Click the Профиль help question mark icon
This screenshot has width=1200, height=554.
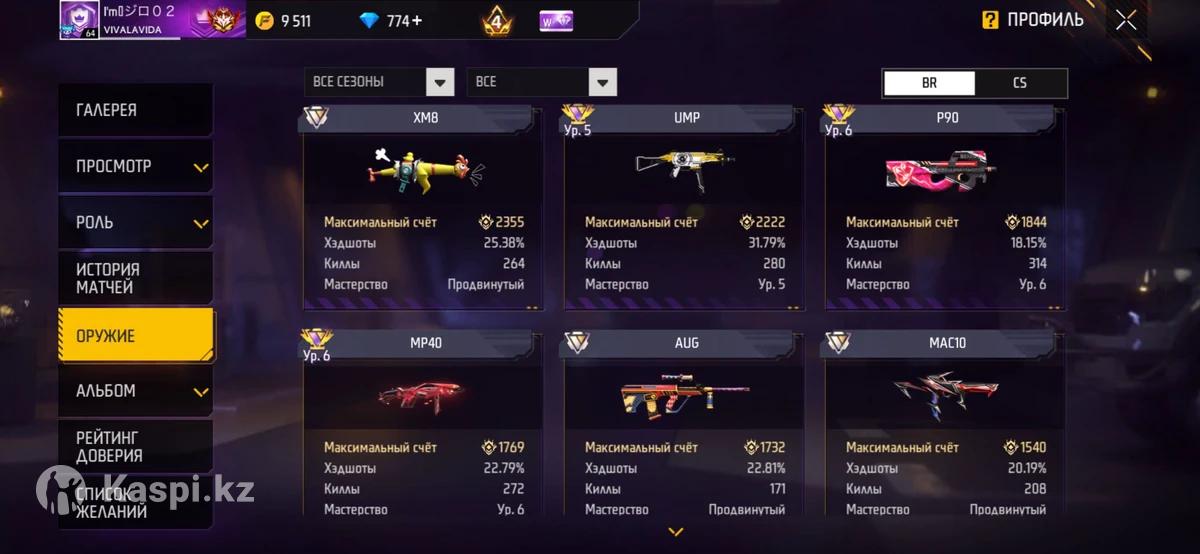[990, 20]
